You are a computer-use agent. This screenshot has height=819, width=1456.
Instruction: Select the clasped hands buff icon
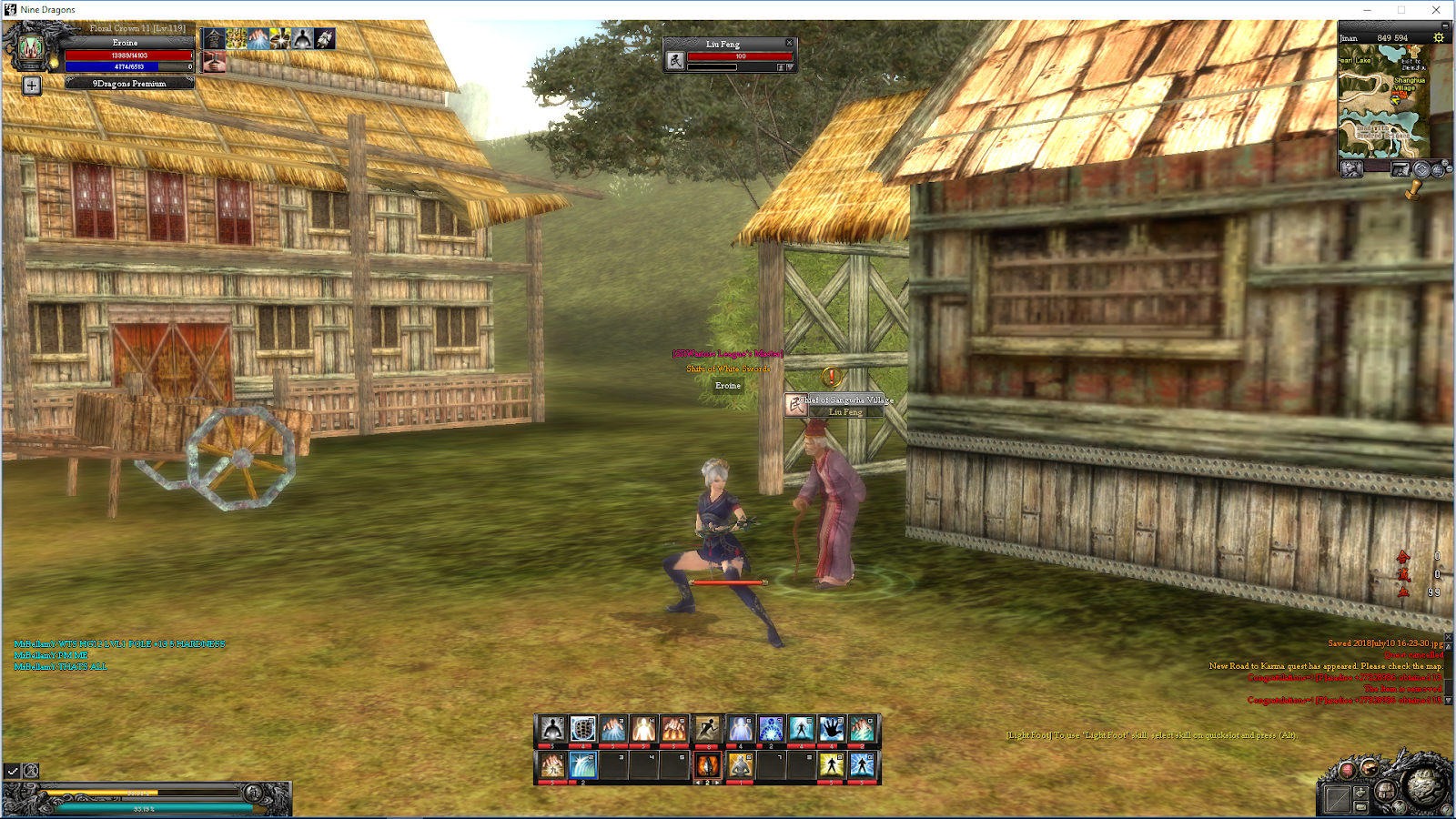[x=214, y=61]
